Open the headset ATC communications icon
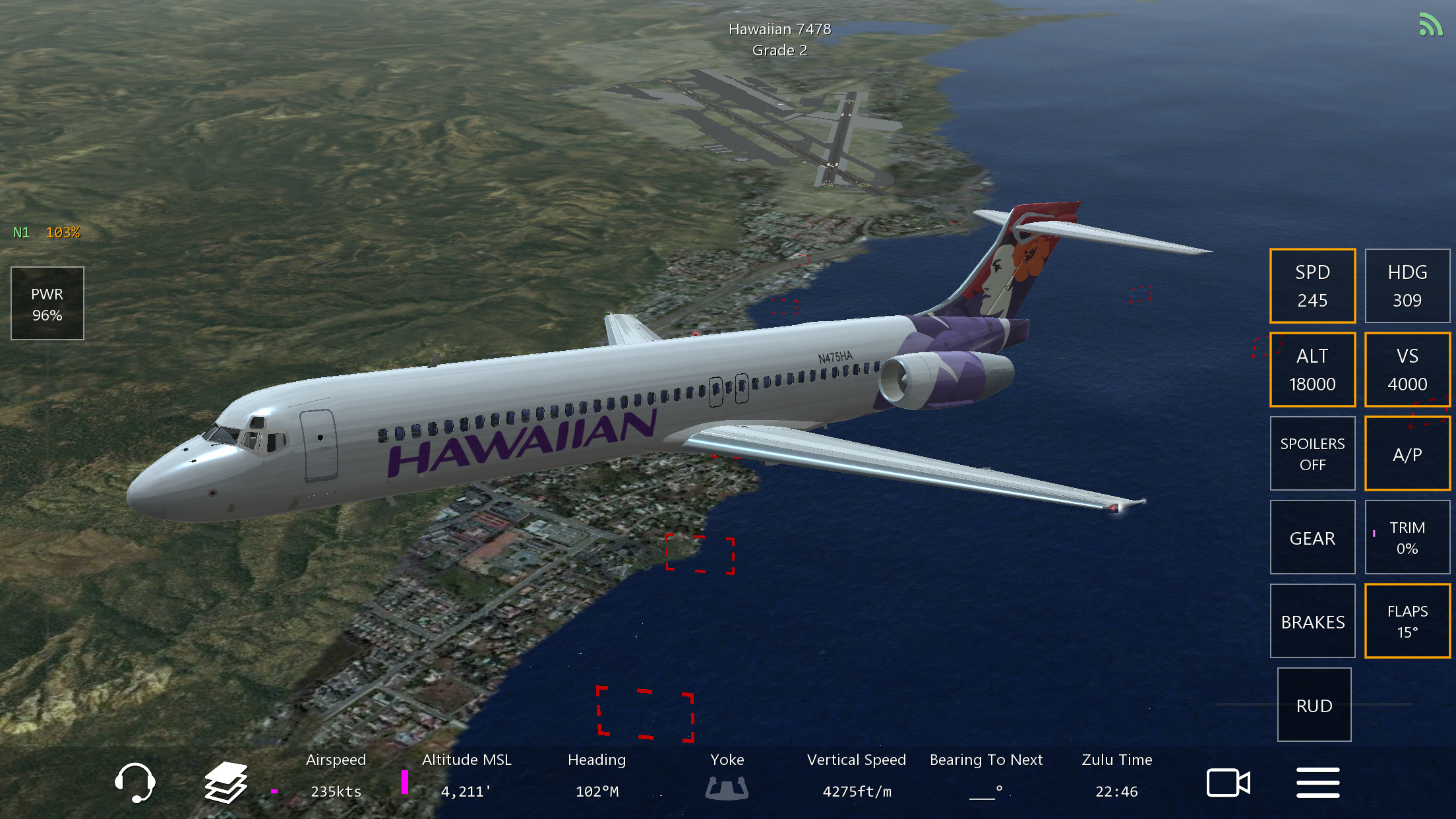 tap(135, 783)
